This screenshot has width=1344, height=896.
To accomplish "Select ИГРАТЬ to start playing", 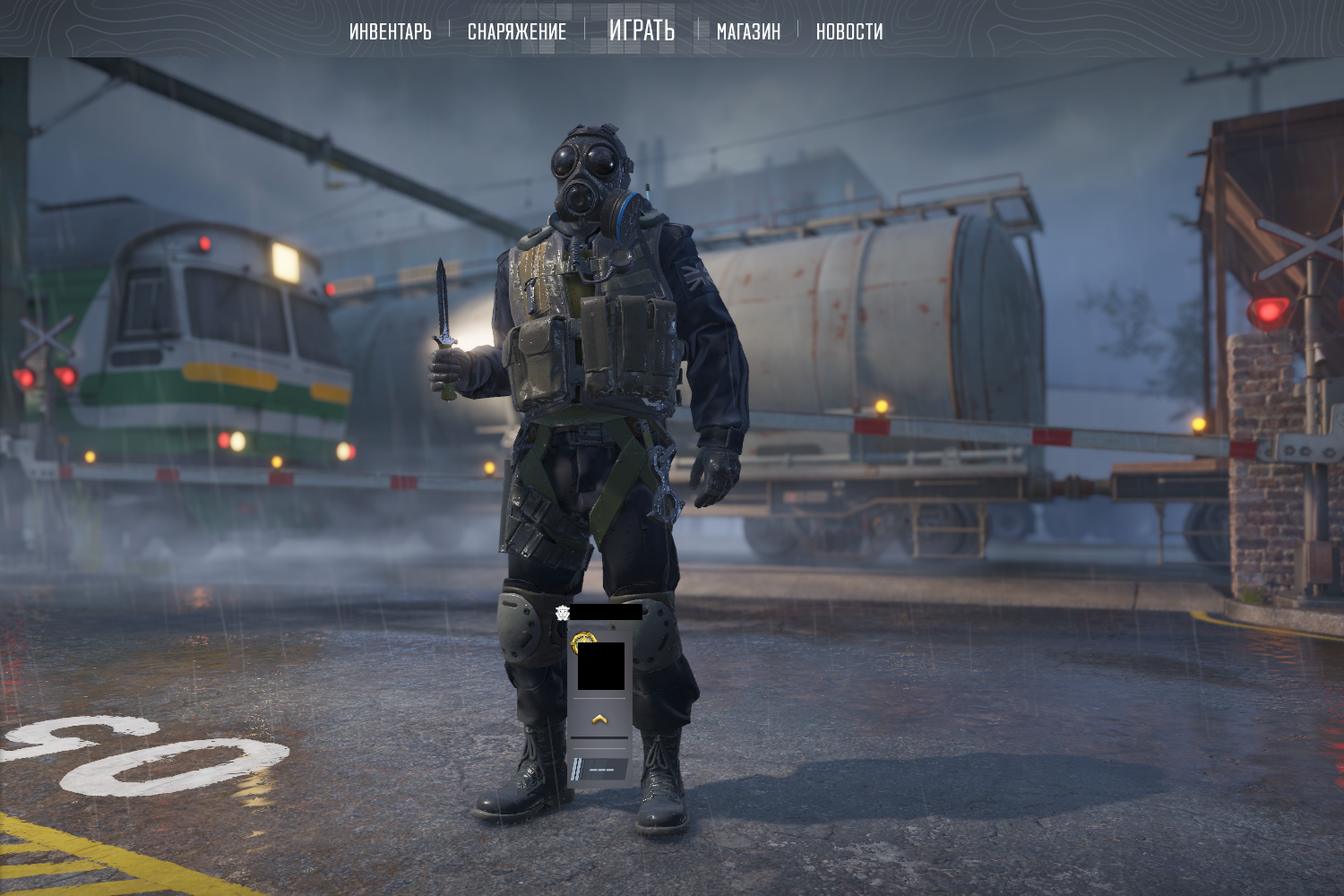I will 642,30.
